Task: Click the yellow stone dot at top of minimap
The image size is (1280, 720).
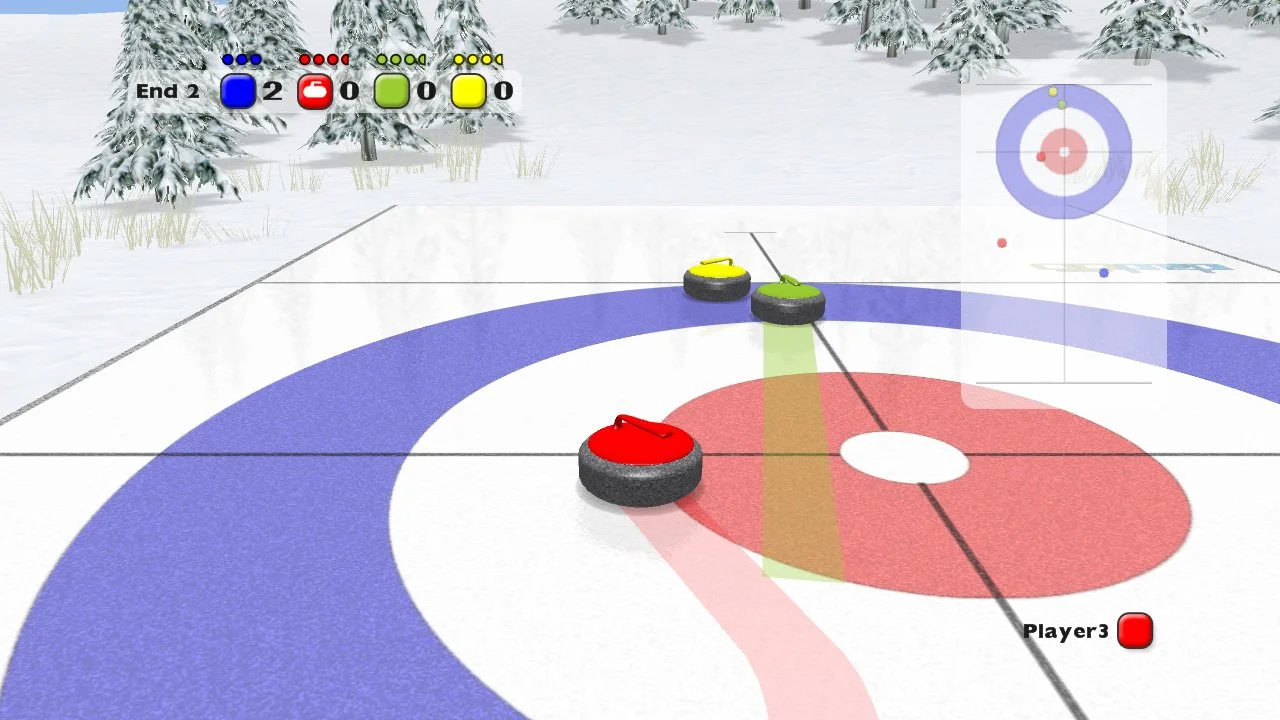Action: (x=1052, y=92)
